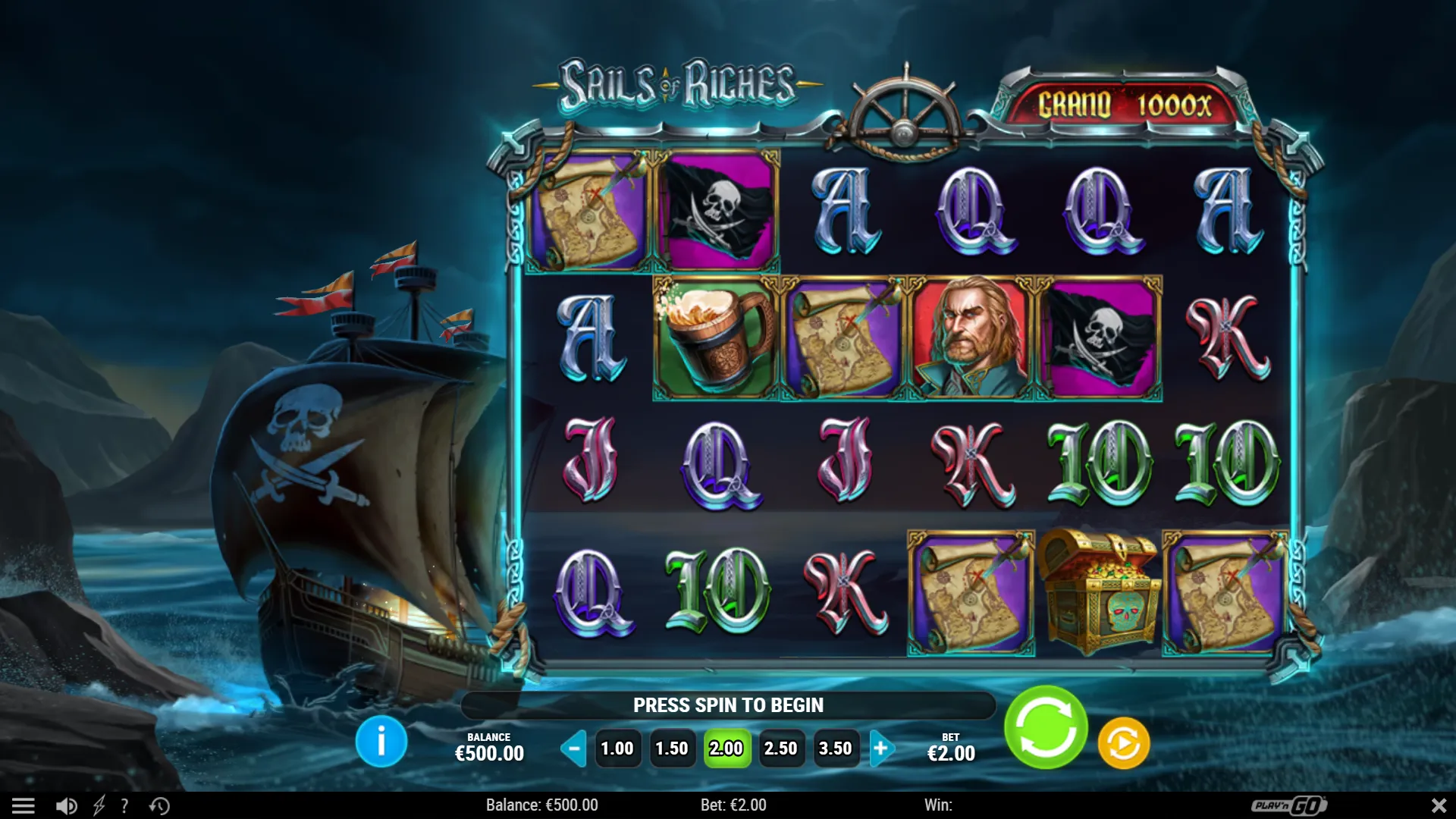The image size is (1456, 819).
Task: Decrease the bet with the minus arrow
Action: pyautogui.click(x=574, y=748)
